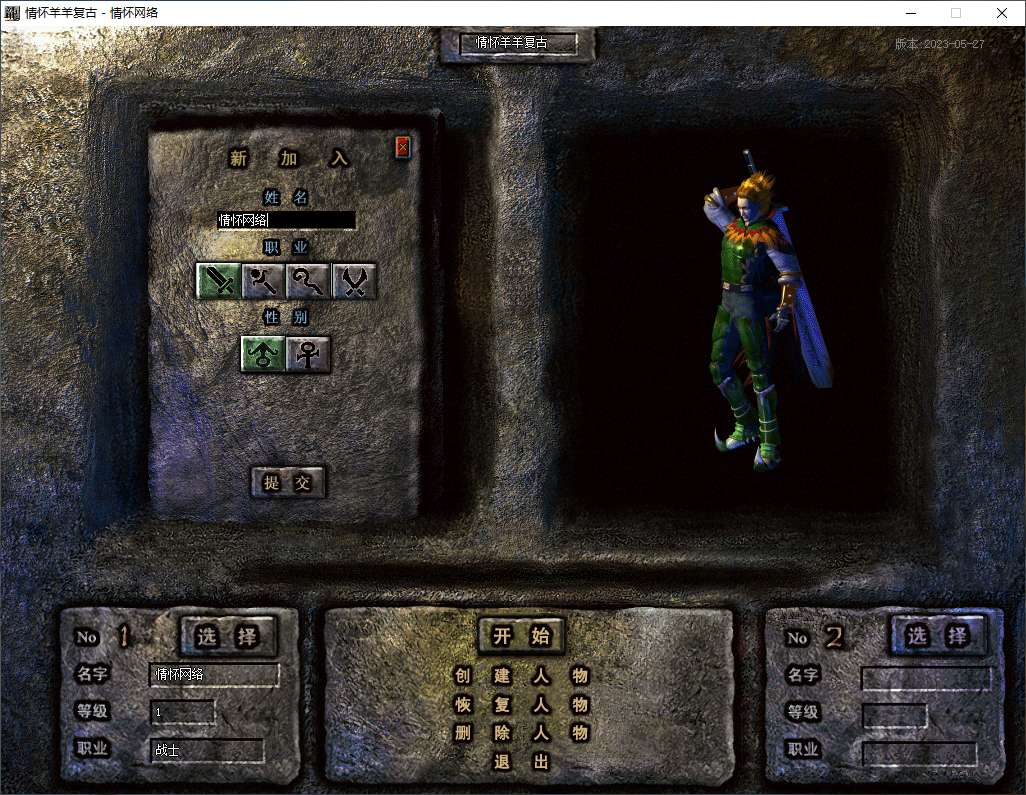Screen dimensions: 1026x795
Task: Close the game window
Action: point(1002,13)
